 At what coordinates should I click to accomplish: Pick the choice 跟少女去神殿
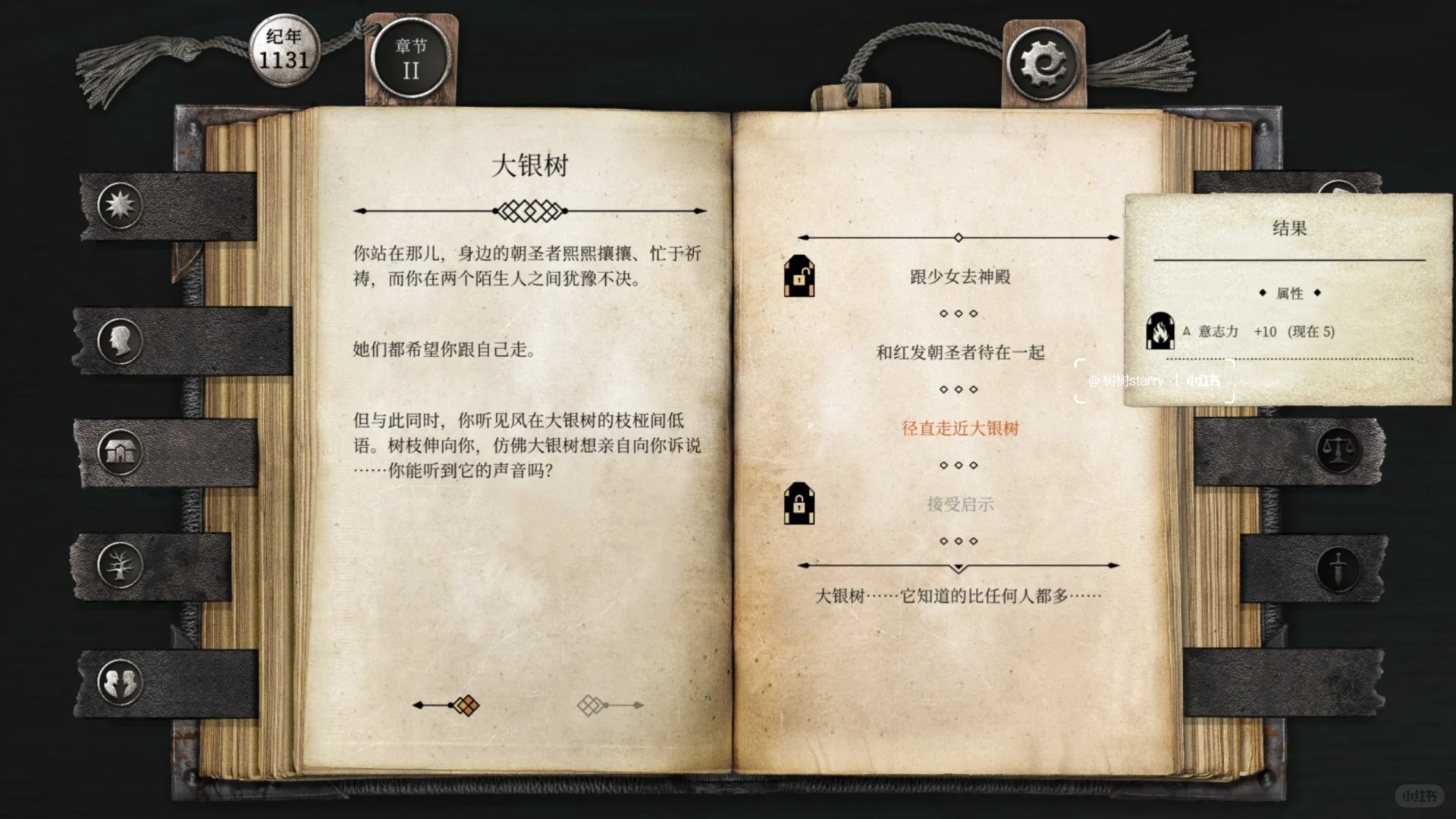[960, 277]
